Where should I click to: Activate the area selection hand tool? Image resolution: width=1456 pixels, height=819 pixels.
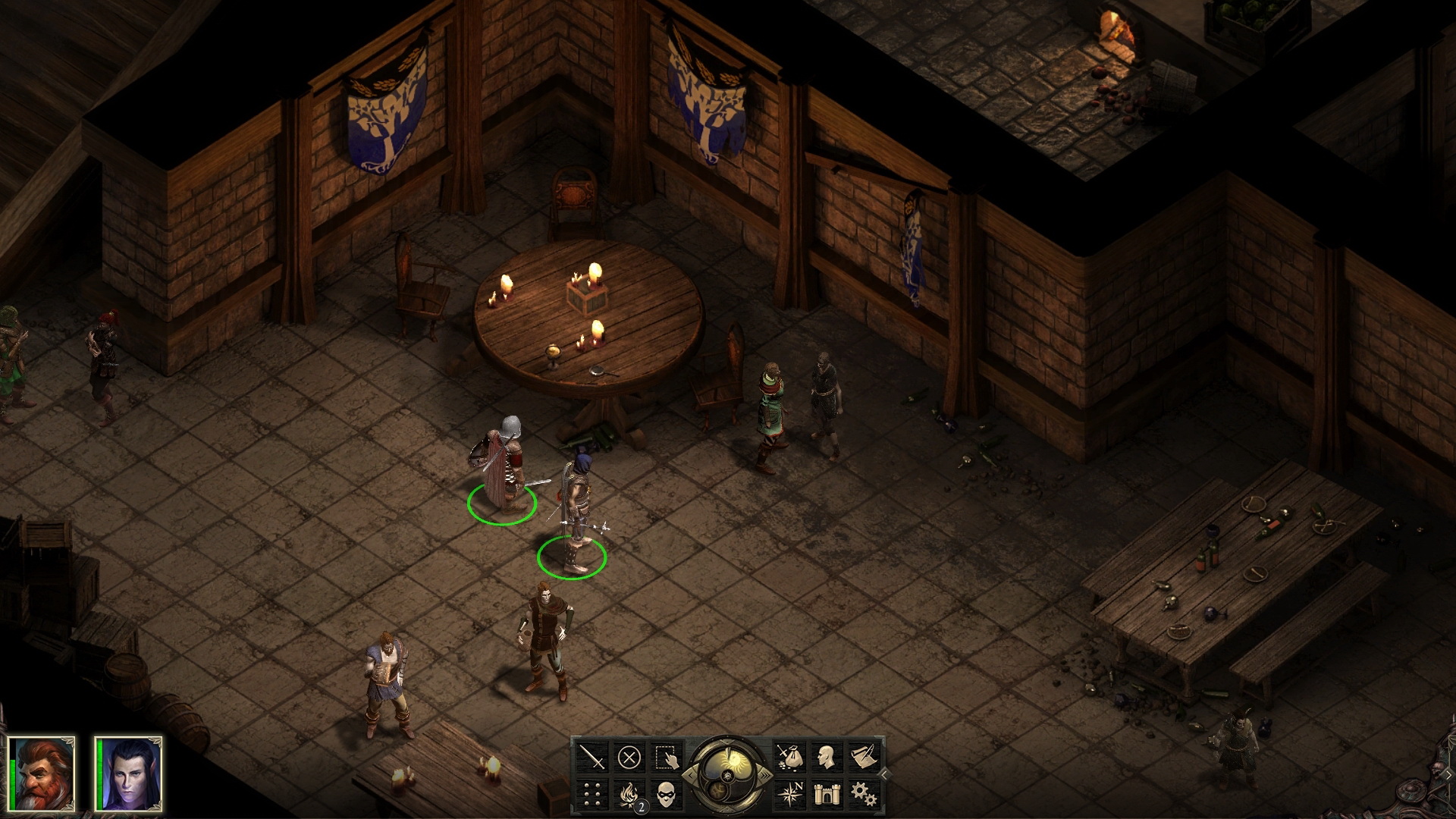coord(667,758)
